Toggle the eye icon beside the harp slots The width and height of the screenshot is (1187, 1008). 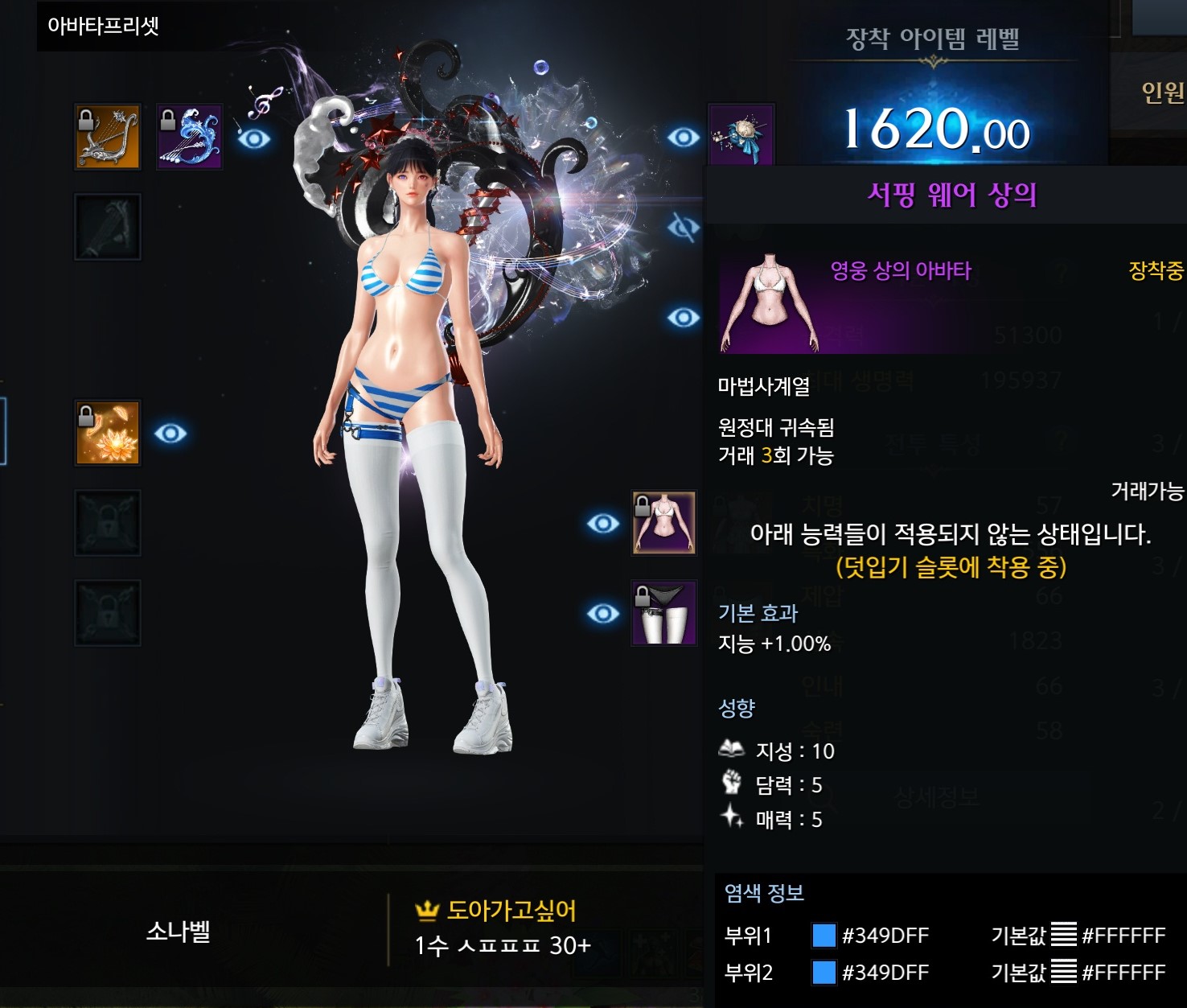[x=254, y=139]
